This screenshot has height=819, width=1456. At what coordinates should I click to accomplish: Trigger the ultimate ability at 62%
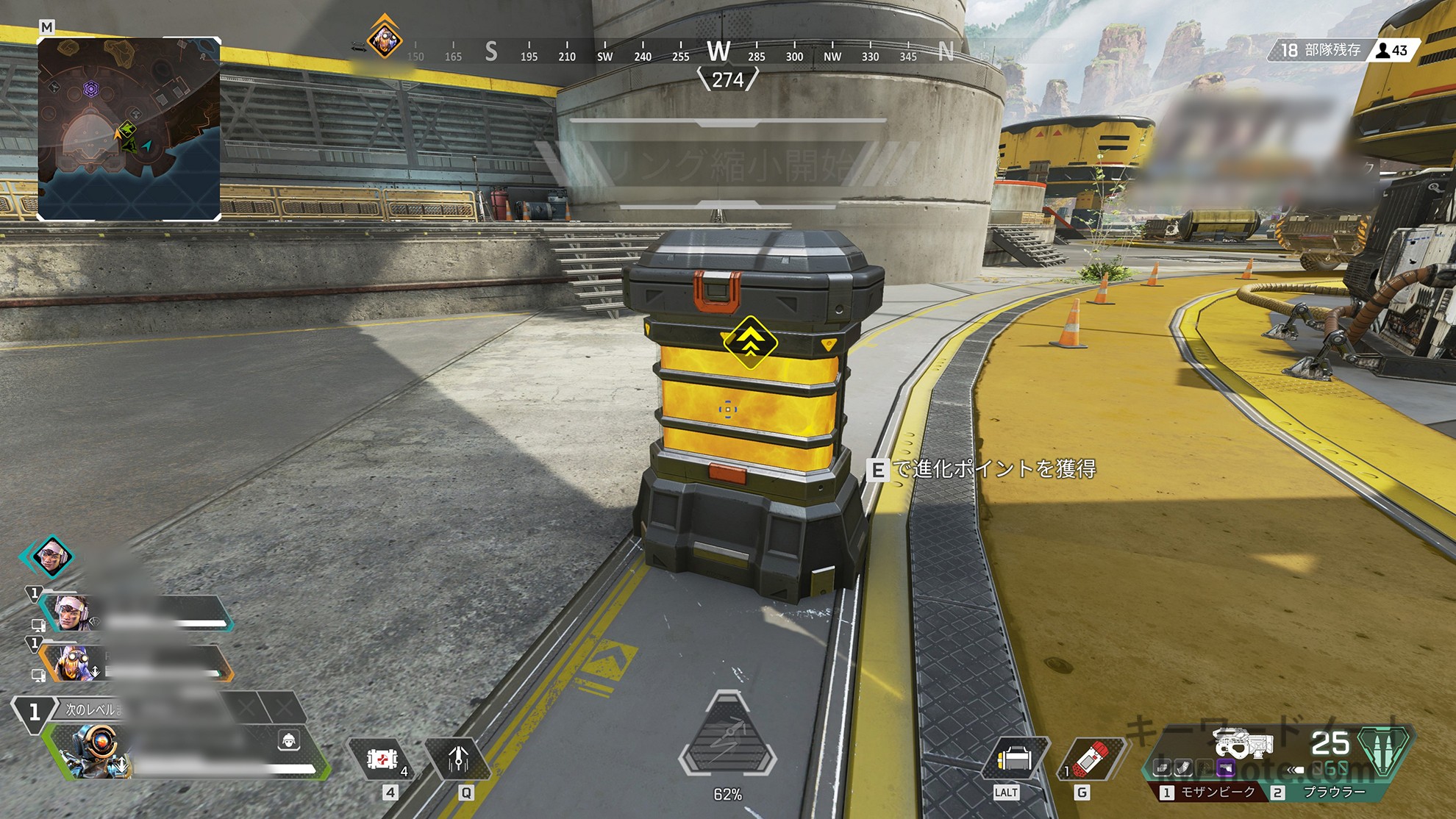727,737
